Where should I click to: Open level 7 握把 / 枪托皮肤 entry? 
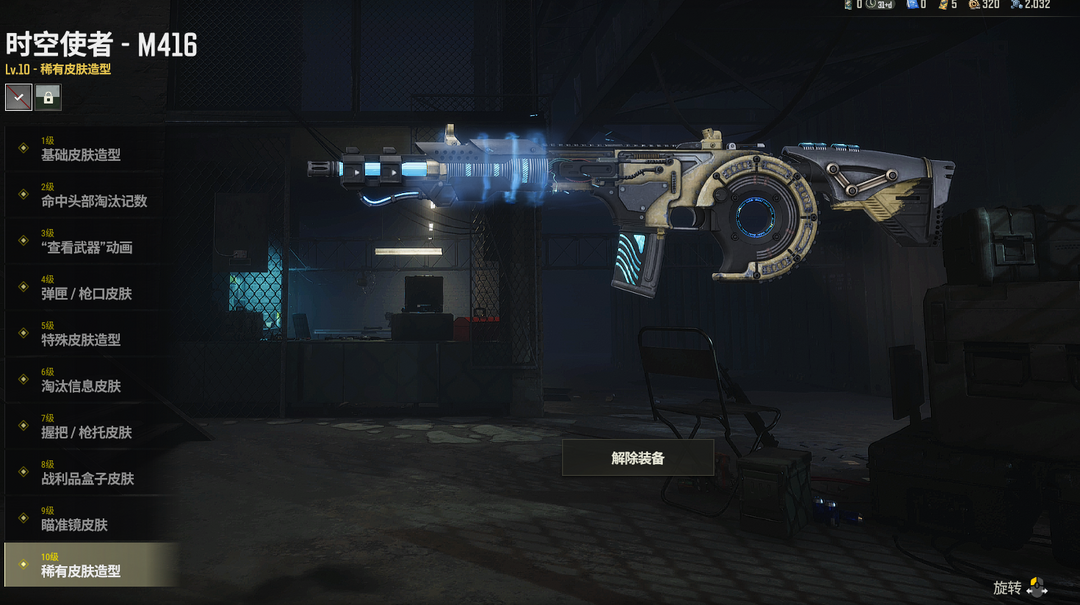[85, 426]
